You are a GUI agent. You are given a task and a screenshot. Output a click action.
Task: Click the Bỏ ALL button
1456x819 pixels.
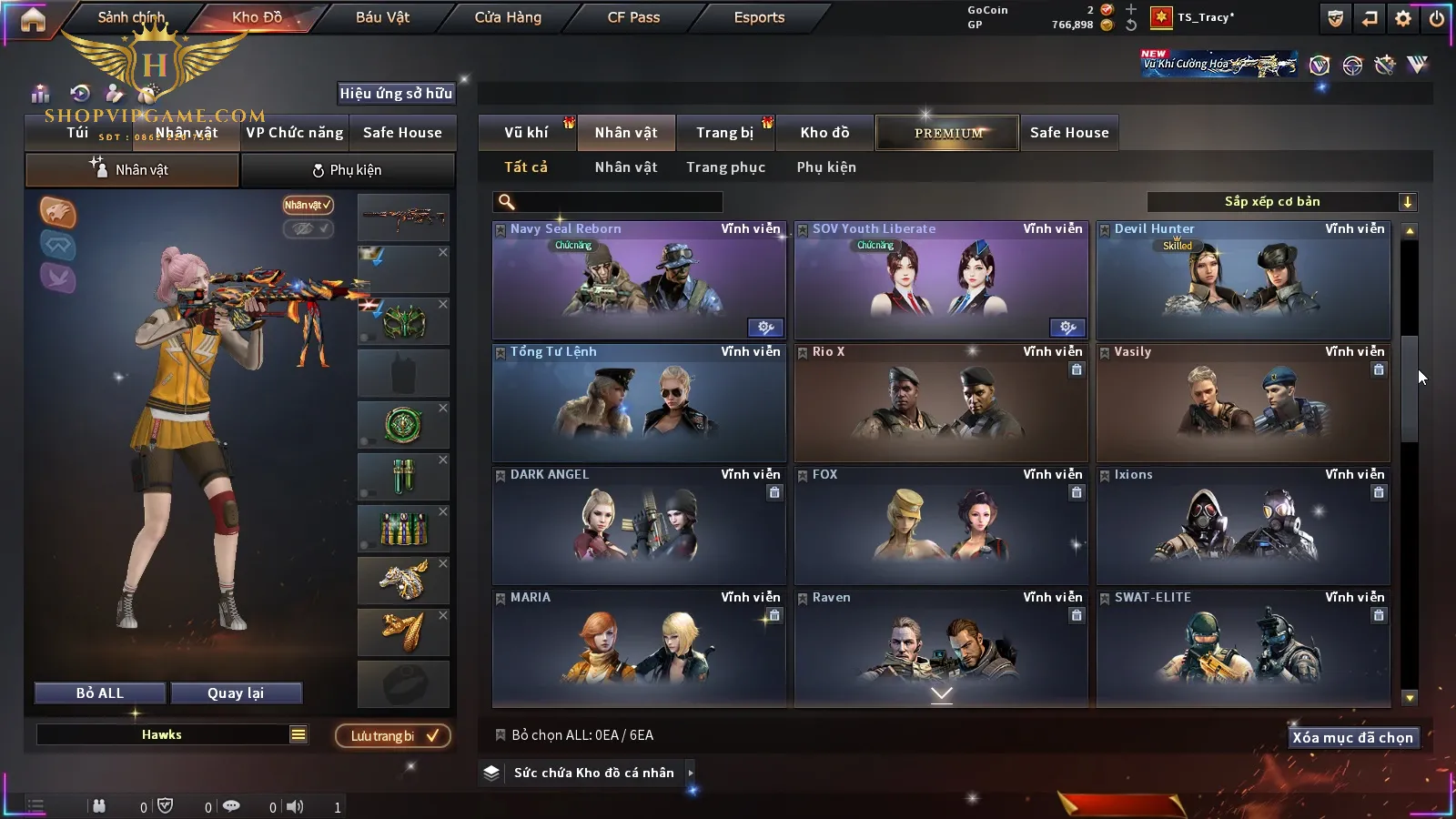100,693
